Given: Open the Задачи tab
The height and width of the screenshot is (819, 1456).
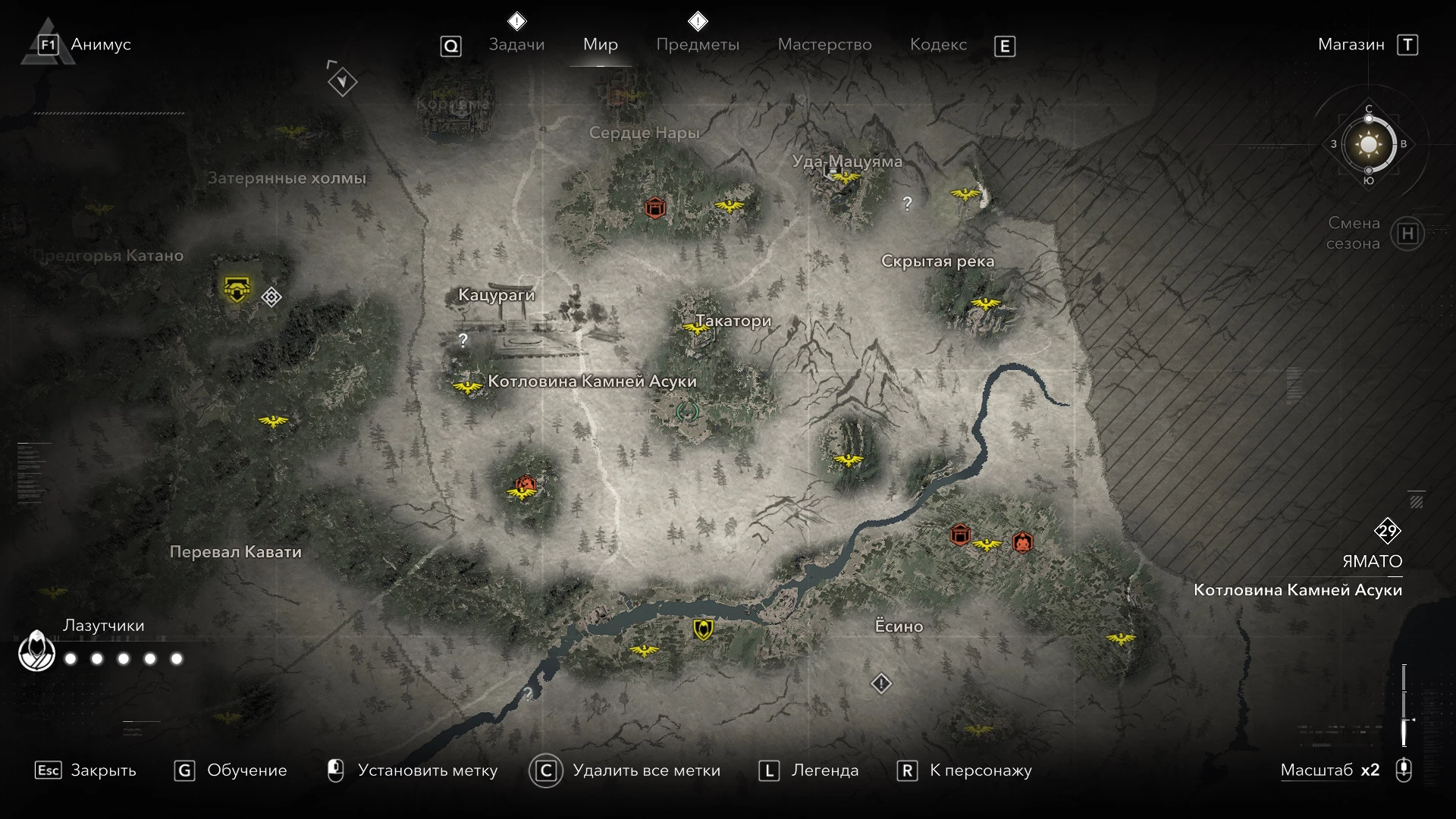Looking at the screenshot, I should point(516,45).
